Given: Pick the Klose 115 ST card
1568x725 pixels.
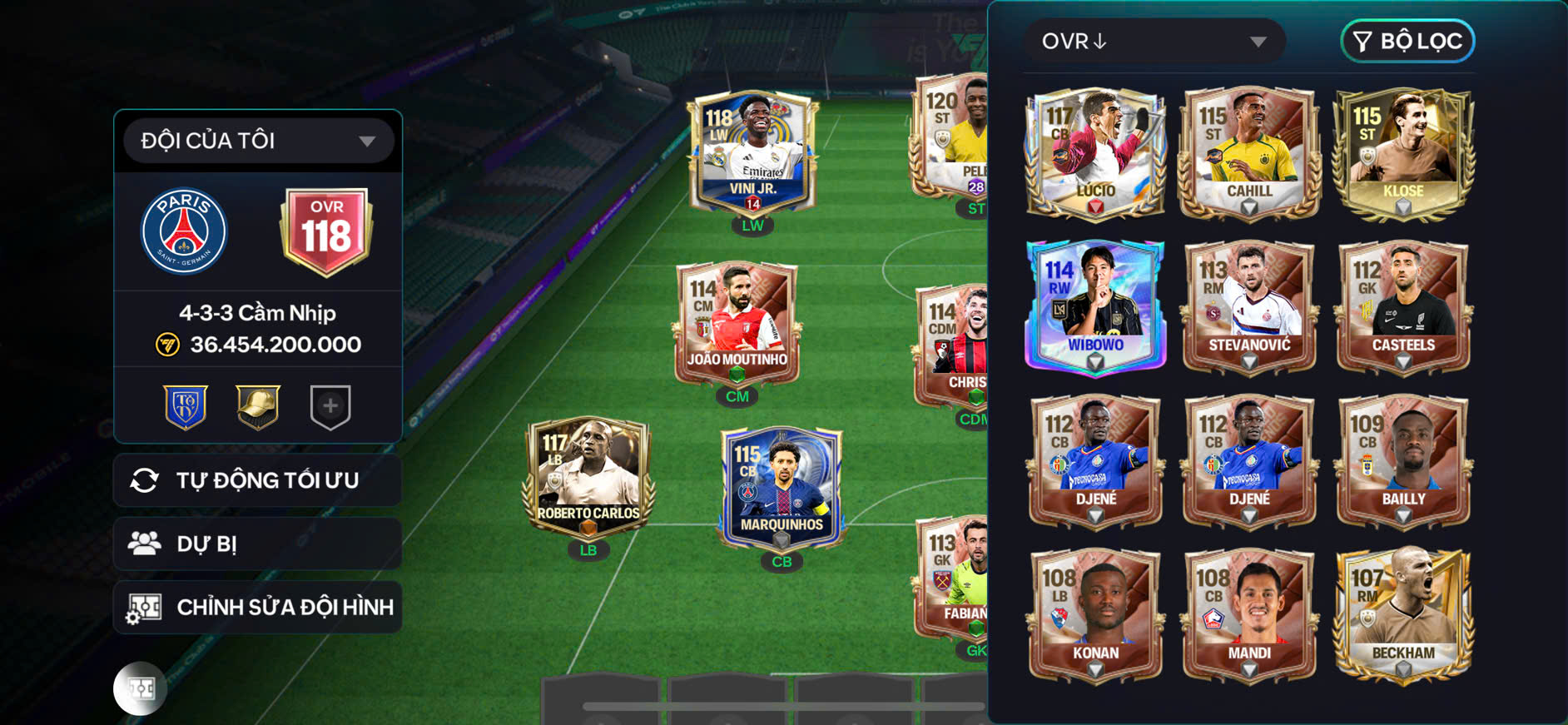Looking at the screenshot, I should coord(1403,154).
